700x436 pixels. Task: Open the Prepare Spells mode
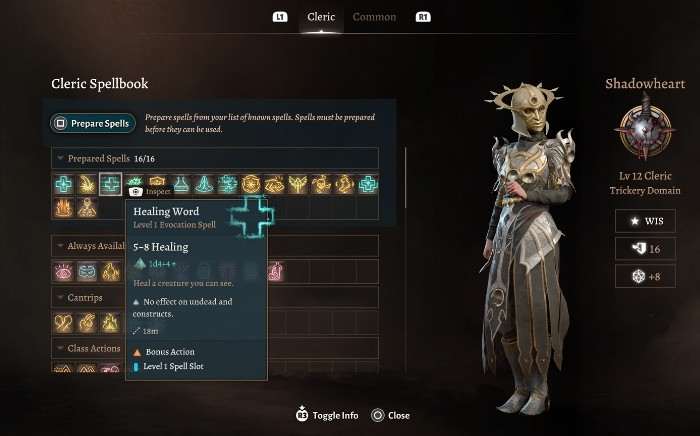(x=91, y=124)
